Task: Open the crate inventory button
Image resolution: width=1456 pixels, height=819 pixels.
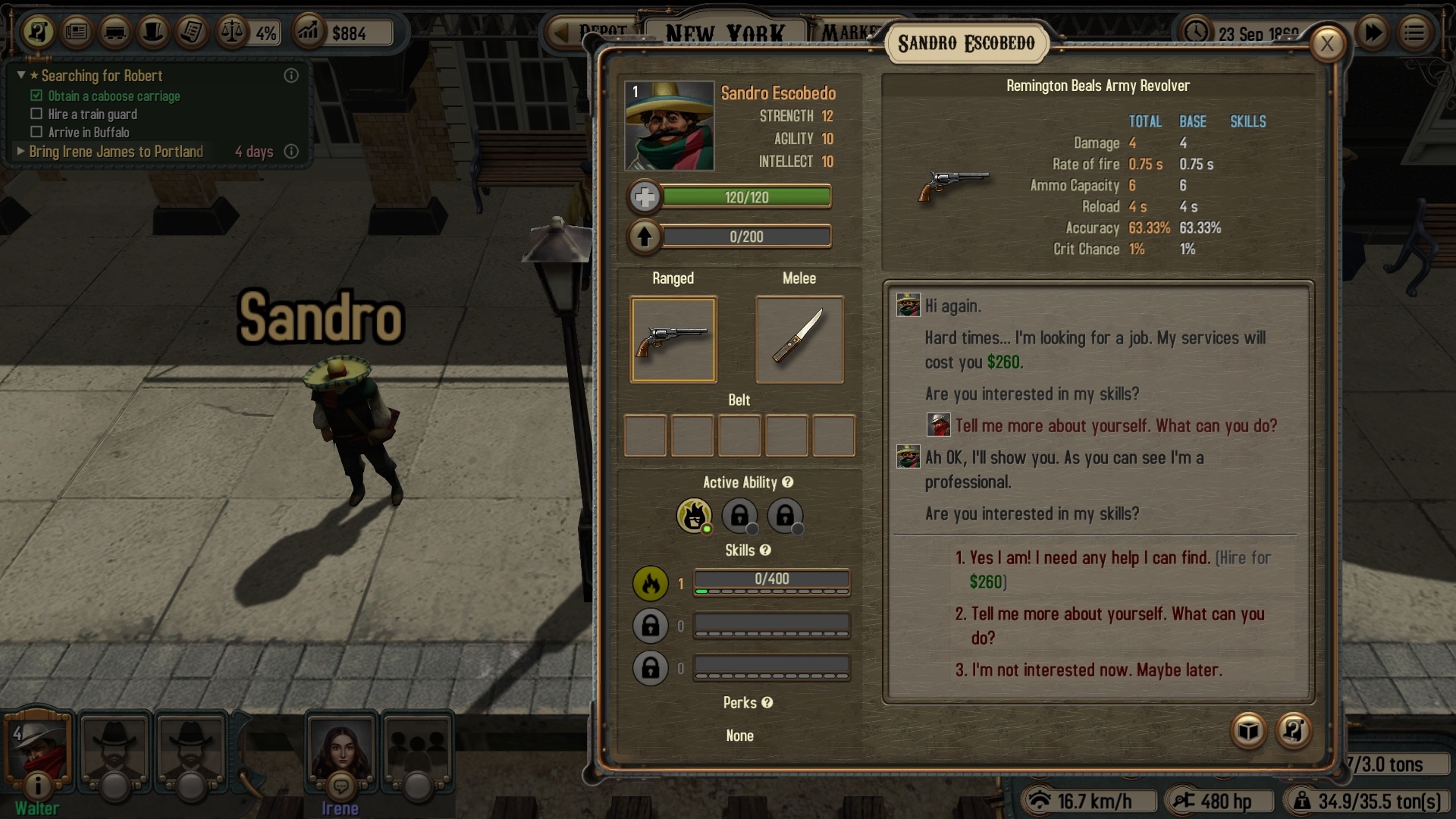Action: 1248,731
